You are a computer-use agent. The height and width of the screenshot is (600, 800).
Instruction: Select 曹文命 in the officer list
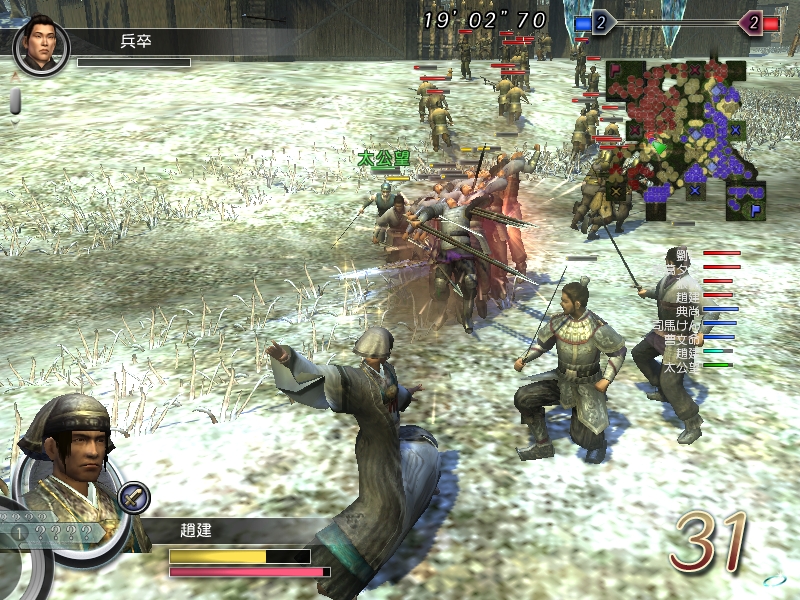[x=683, y=339]
